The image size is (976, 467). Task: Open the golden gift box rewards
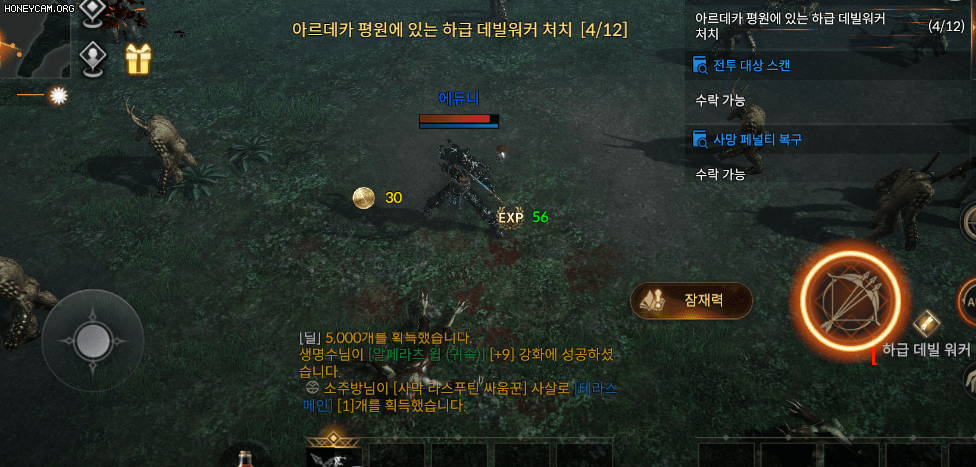(x=138, y=59)
